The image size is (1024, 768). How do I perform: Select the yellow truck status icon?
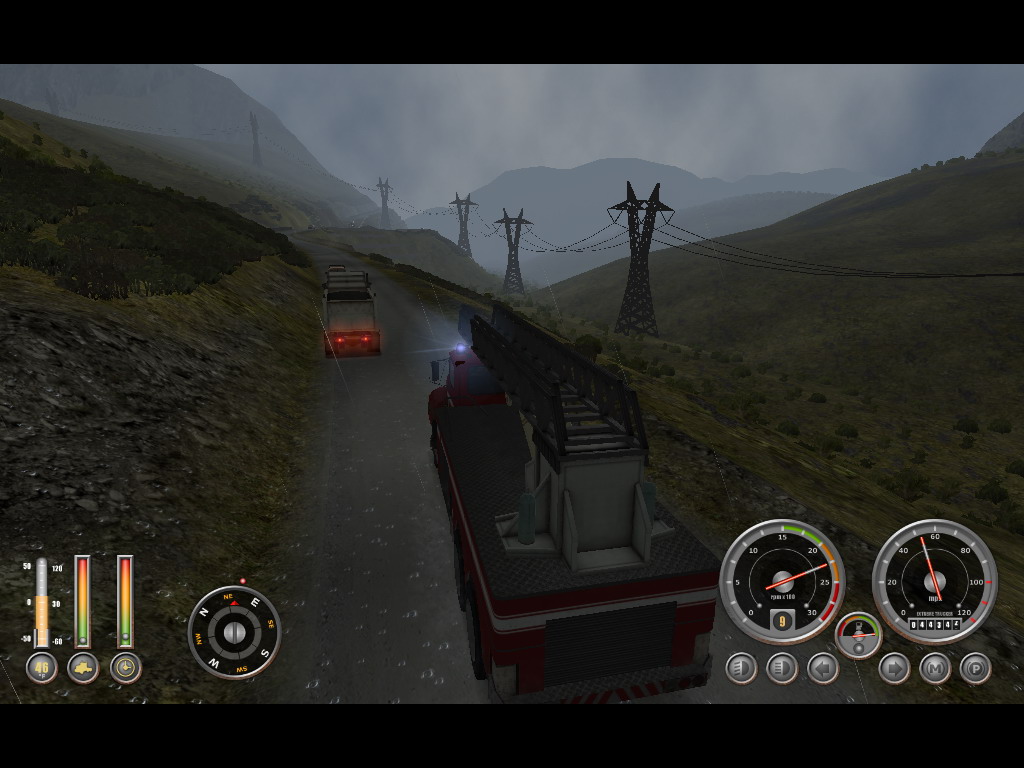click(x=83, y=668)
